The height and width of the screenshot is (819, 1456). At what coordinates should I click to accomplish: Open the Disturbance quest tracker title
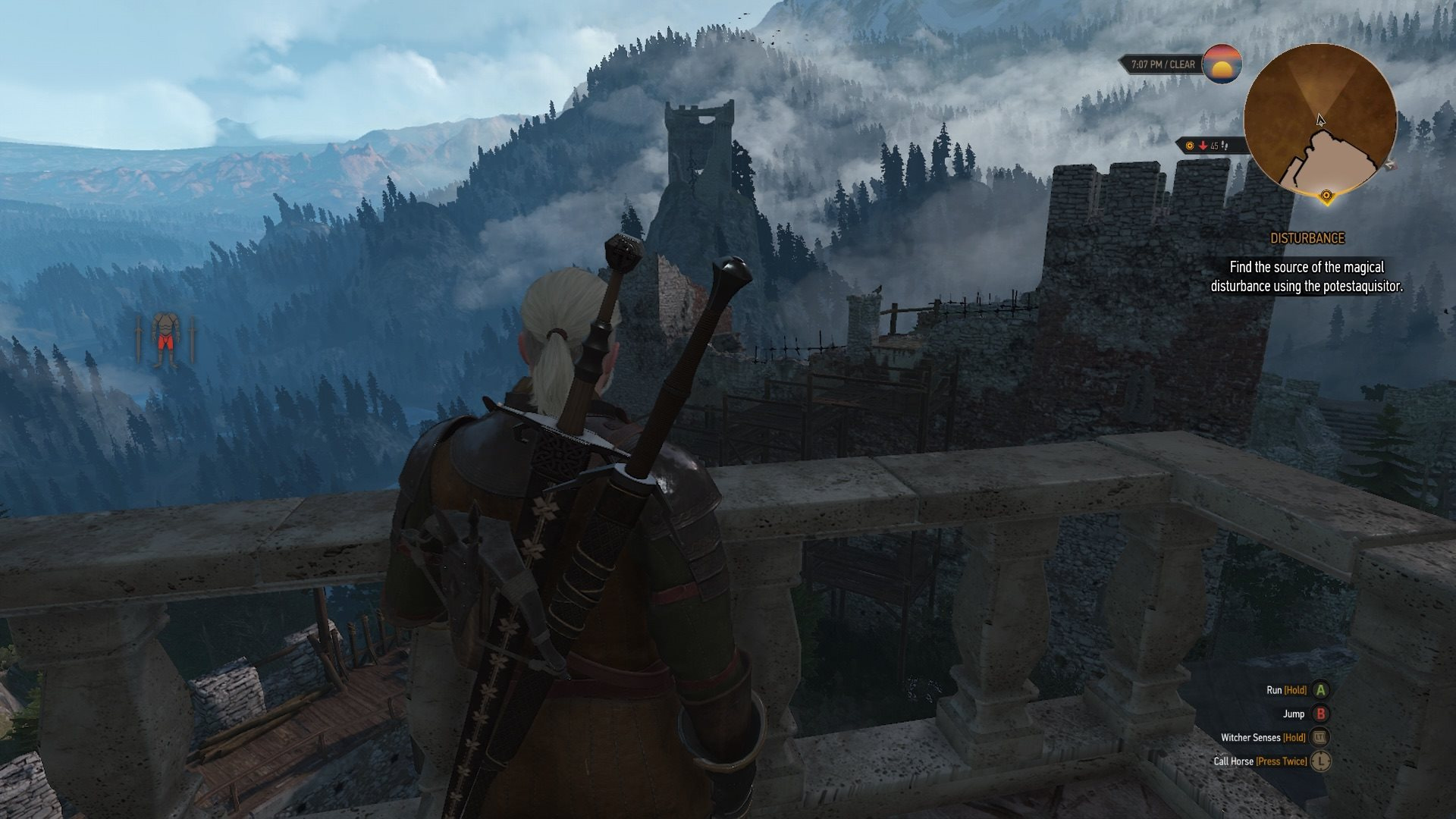point(1307,238)
